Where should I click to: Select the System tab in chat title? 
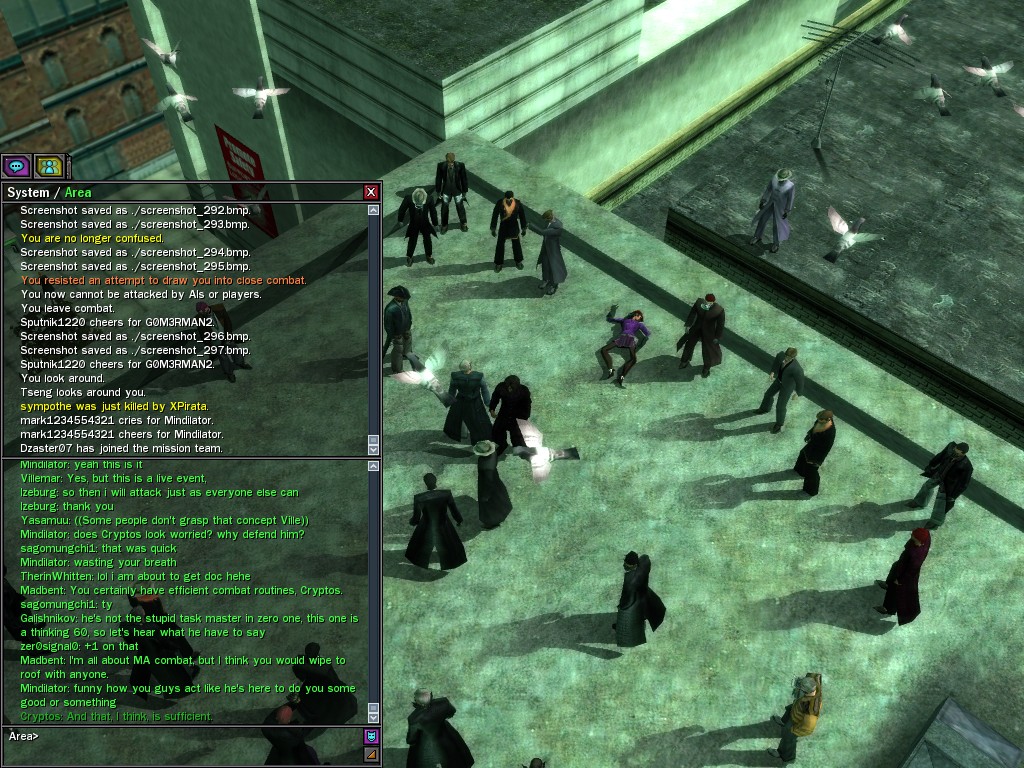click(27, 192)
